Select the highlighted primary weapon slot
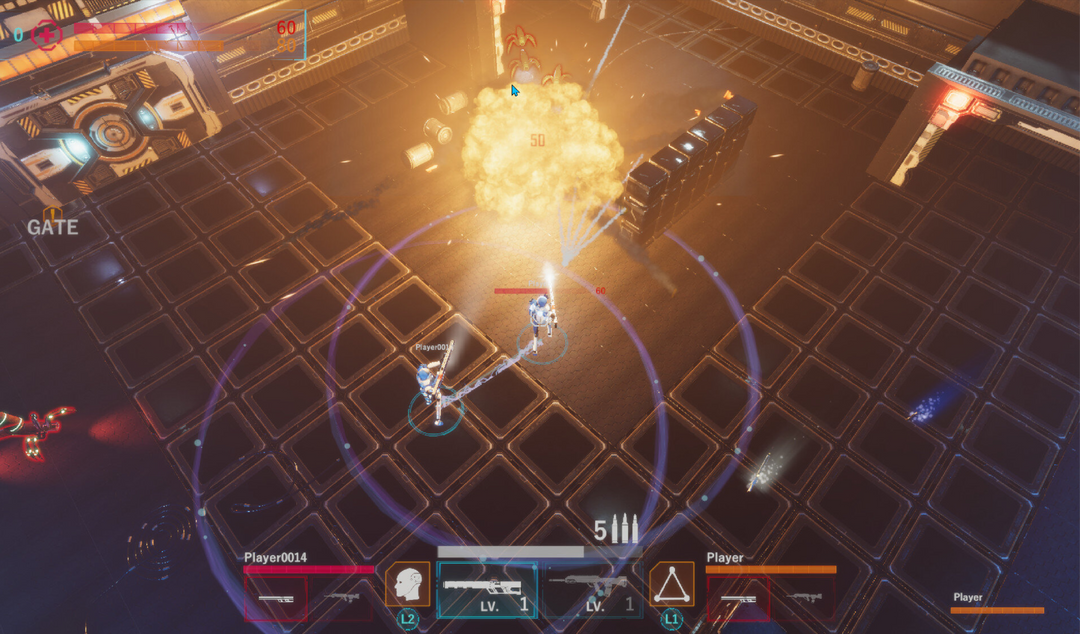1080x634 pixels. [487, 589]
